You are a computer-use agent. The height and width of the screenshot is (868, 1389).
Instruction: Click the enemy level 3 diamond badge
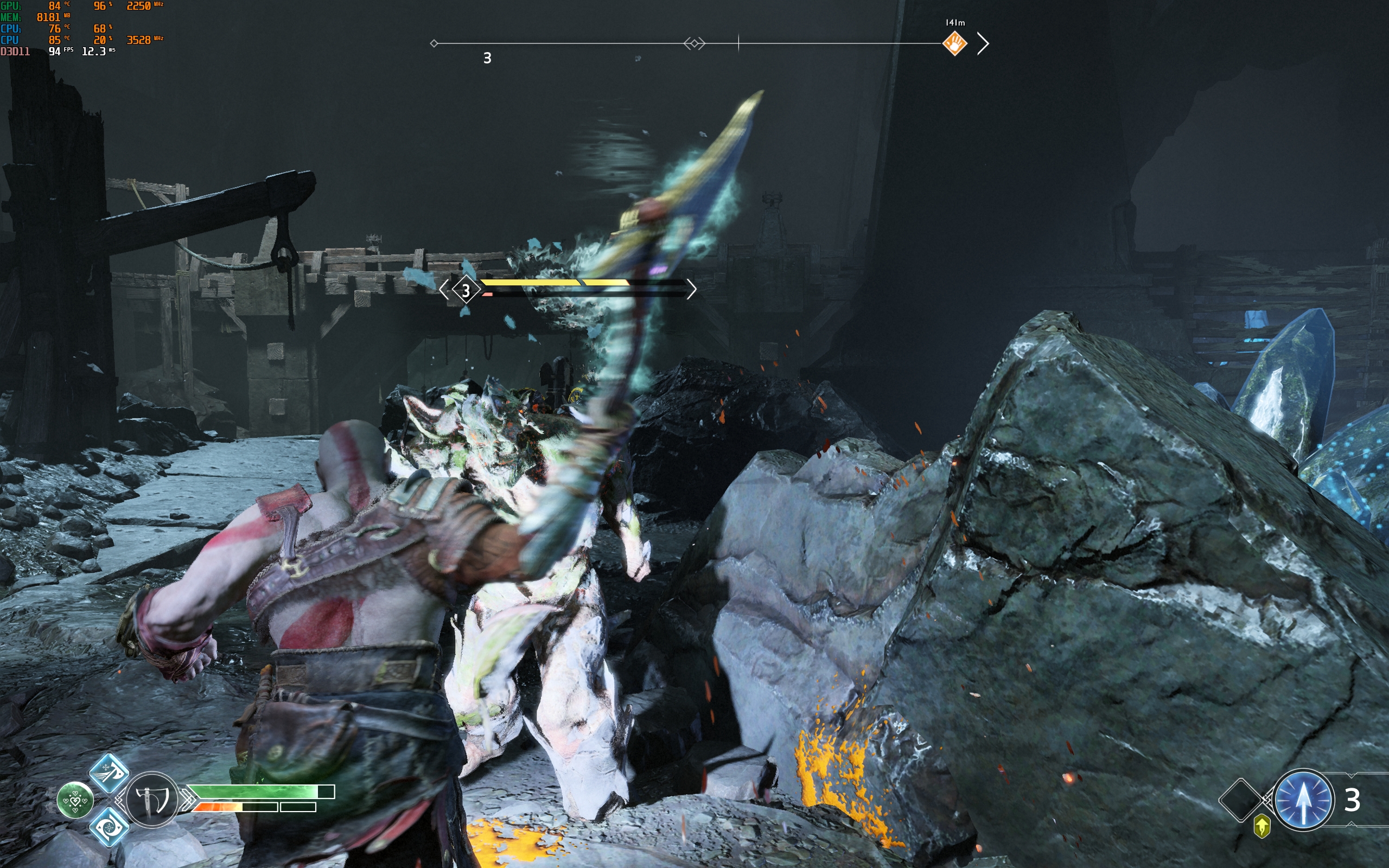466,290
